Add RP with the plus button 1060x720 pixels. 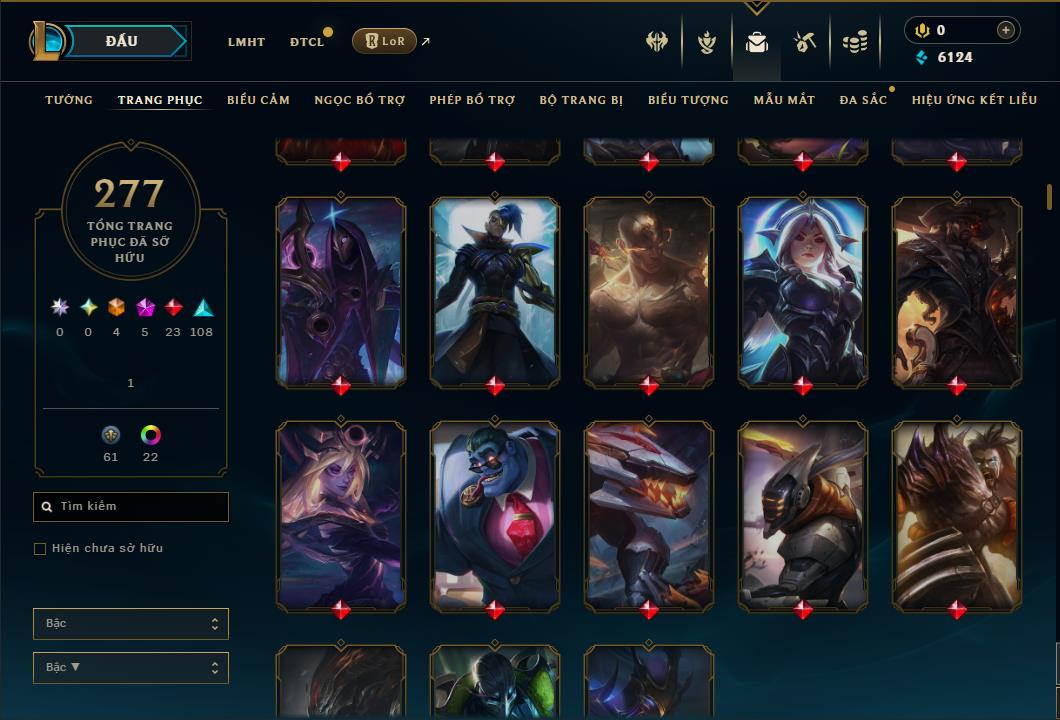click(x=1005, y=30)
